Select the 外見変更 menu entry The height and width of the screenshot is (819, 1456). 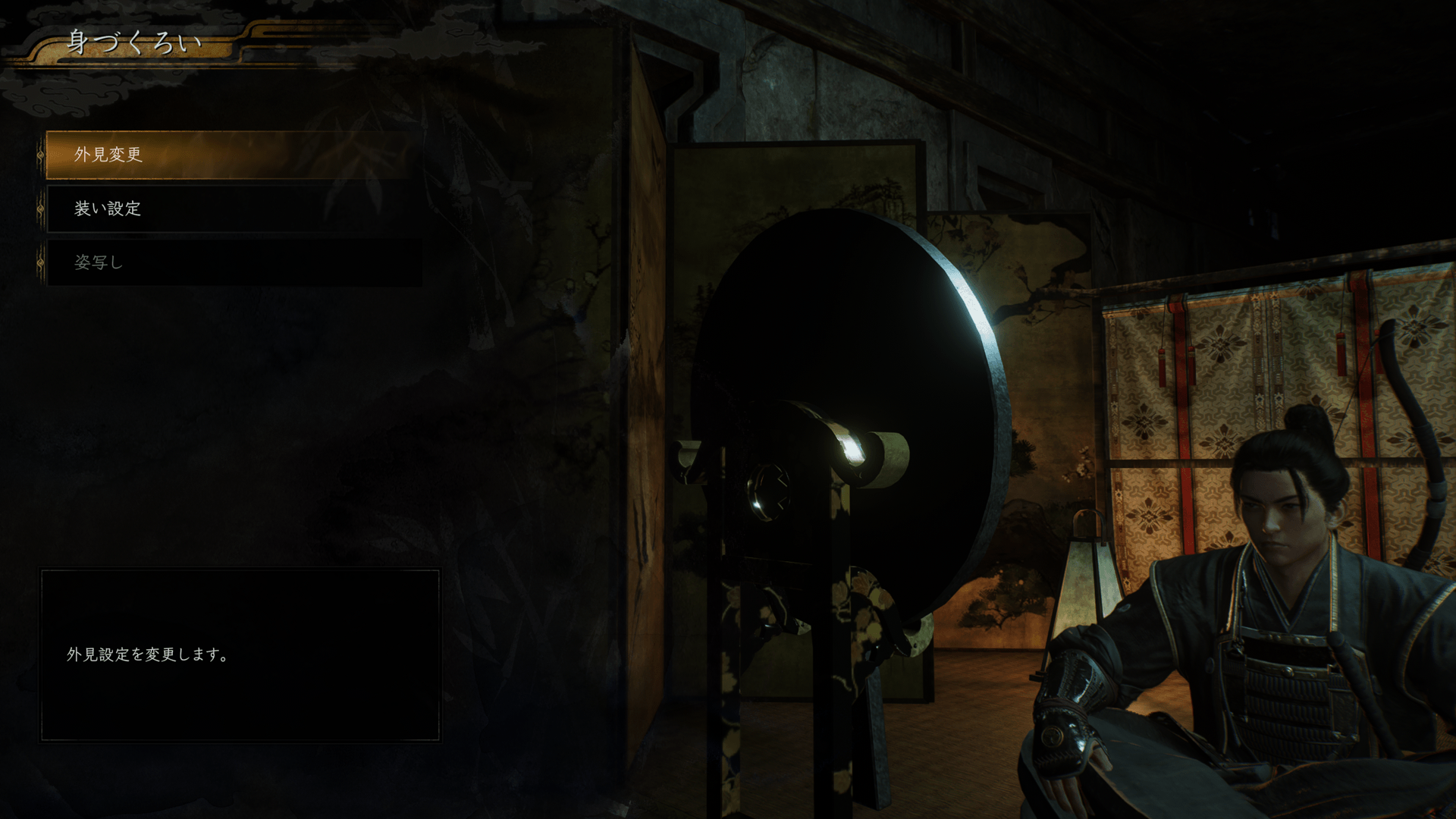[x=227, y=155]
